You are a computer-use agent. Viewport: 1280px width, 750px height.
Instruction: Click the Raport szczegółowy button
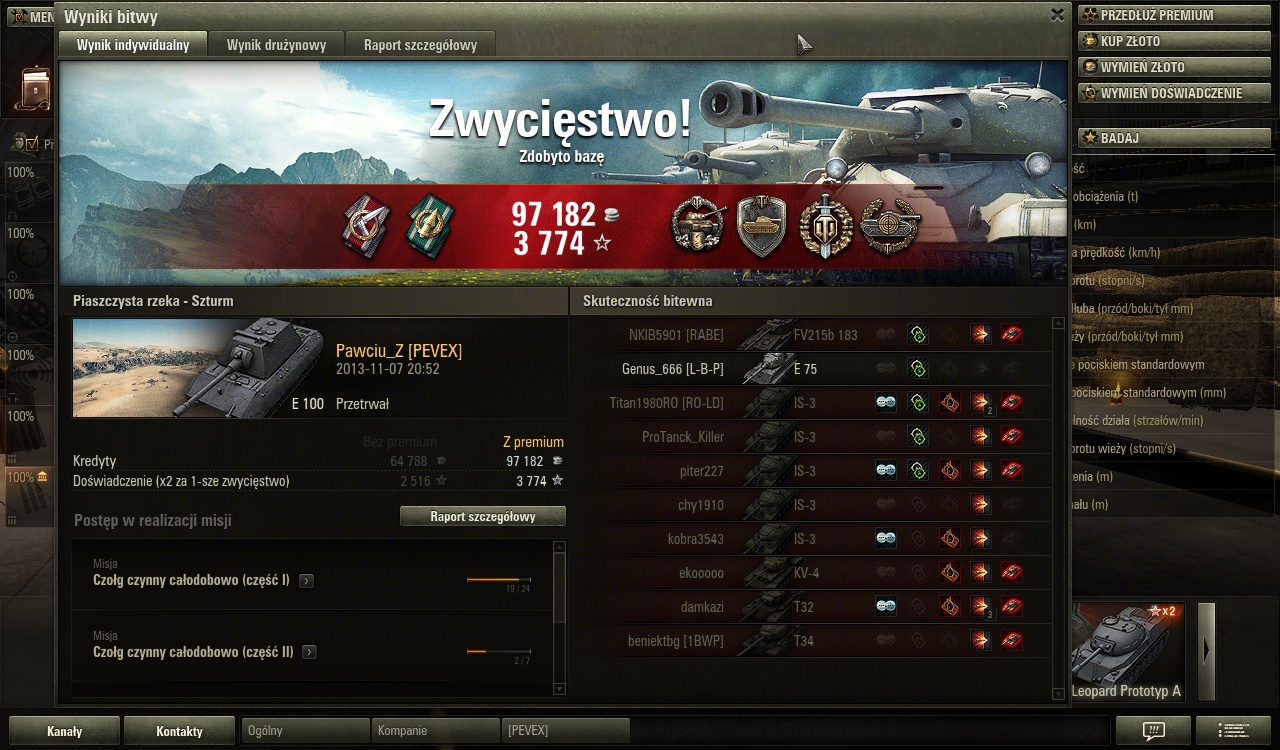click(x=482, y=517)
